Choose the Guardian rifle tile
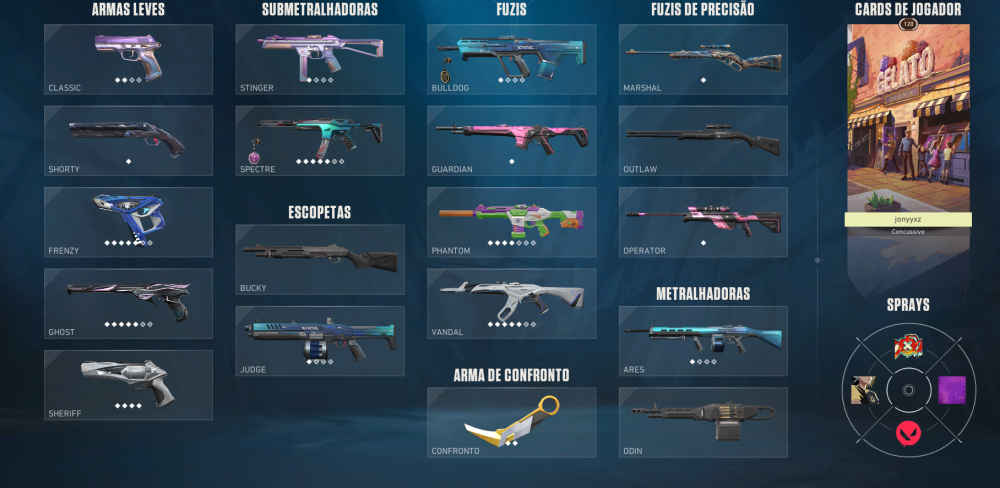 511,141
